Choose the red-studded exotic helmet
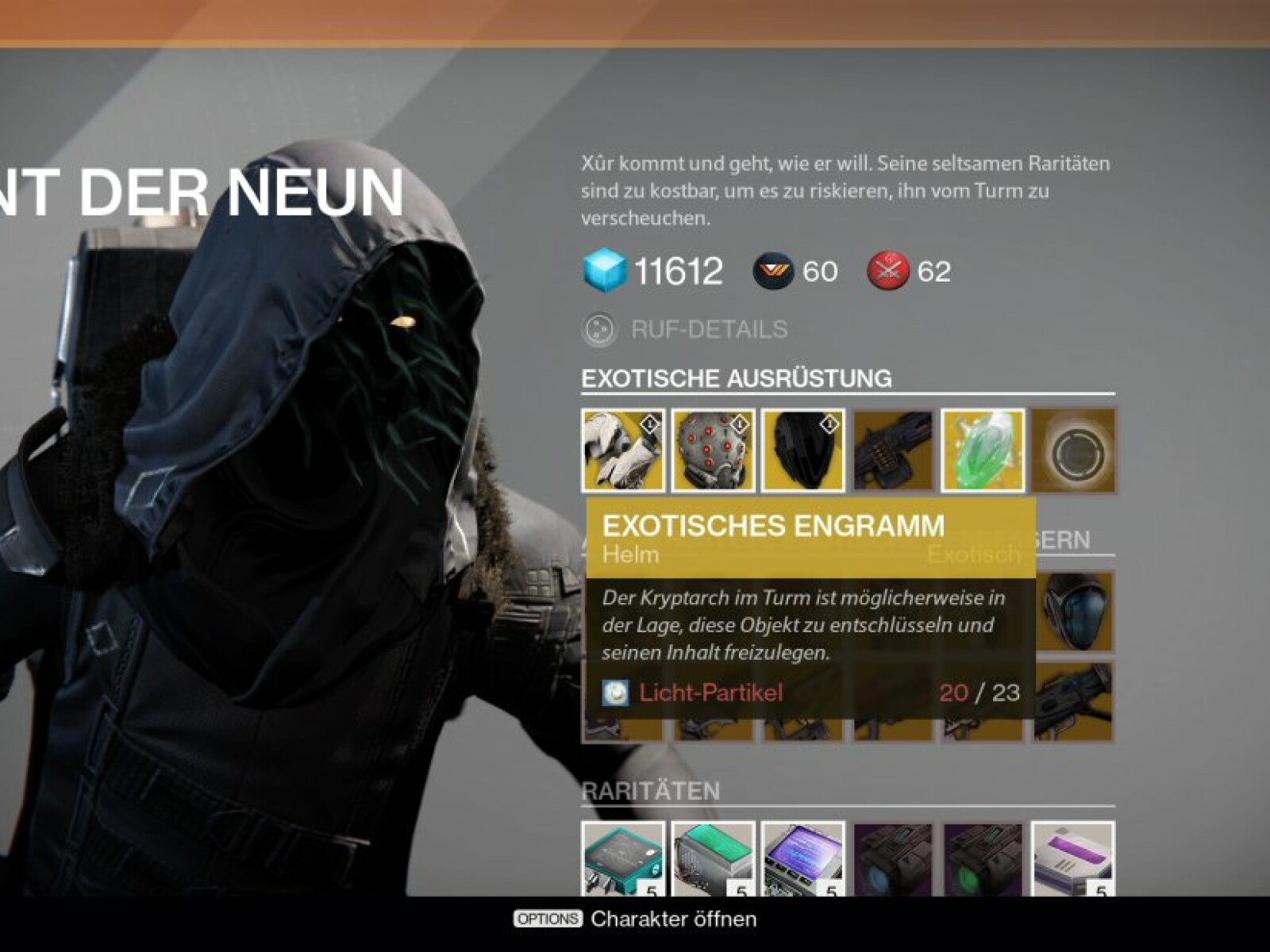The width and height of the screenshot is (1270, 952). coord(713,450)
